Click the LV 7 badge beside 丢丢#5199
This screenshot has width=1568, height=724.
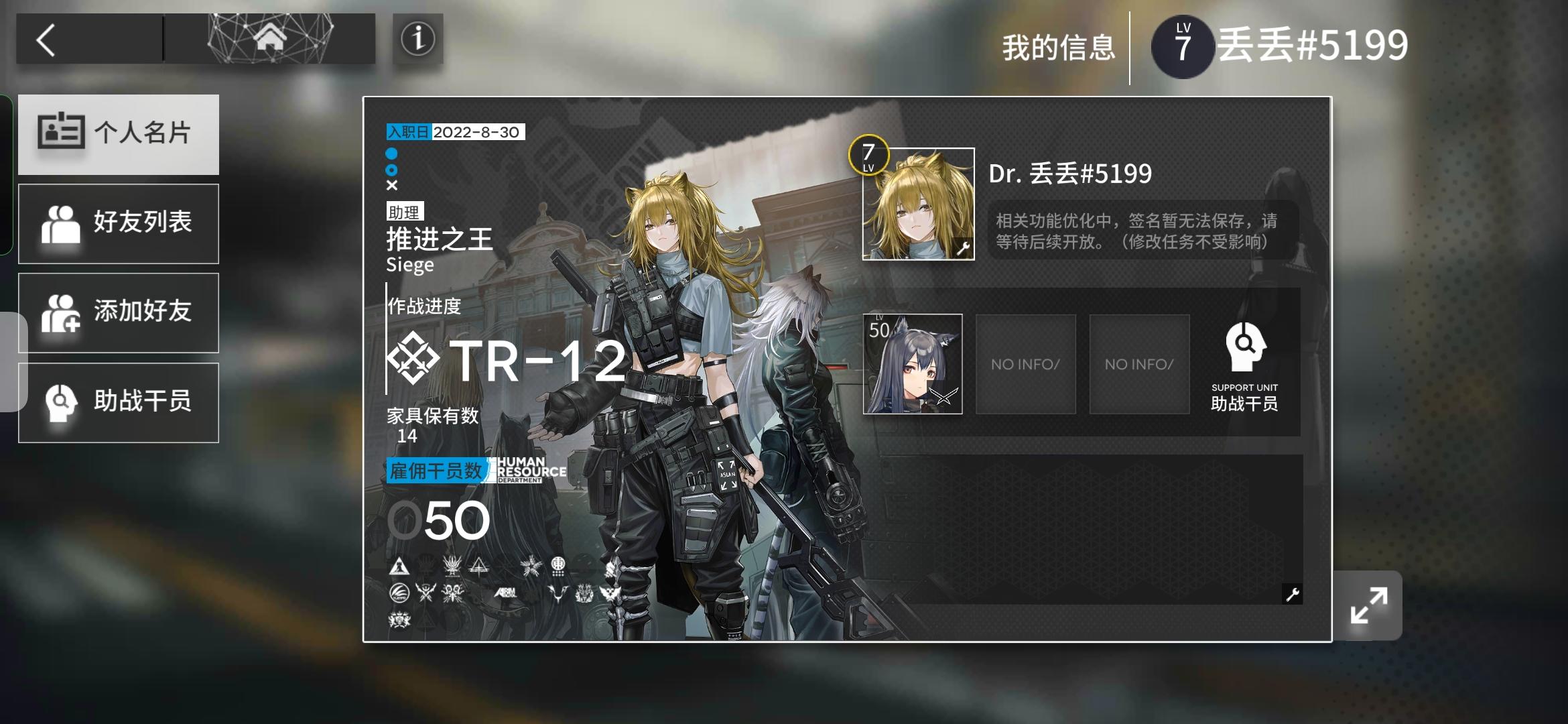pyautogui.click(x=1183, y=46)
